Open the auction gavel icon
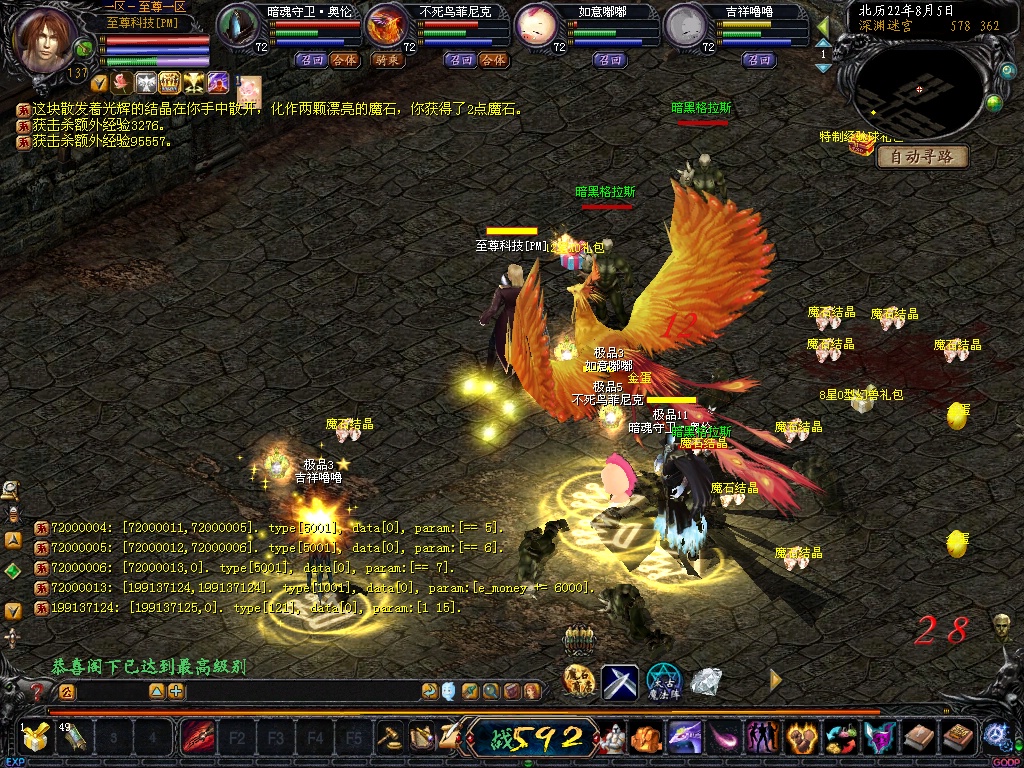 tap(389, 739)
